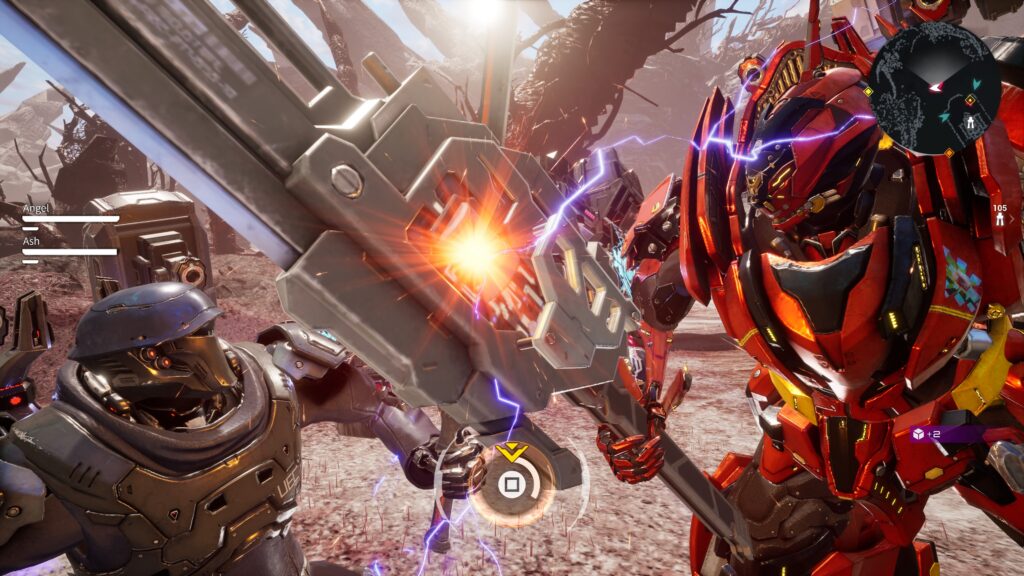The width and height of the screenshot is (1024, 576).
Task: Select squad member Ash
Action: (x=31, y=241)
